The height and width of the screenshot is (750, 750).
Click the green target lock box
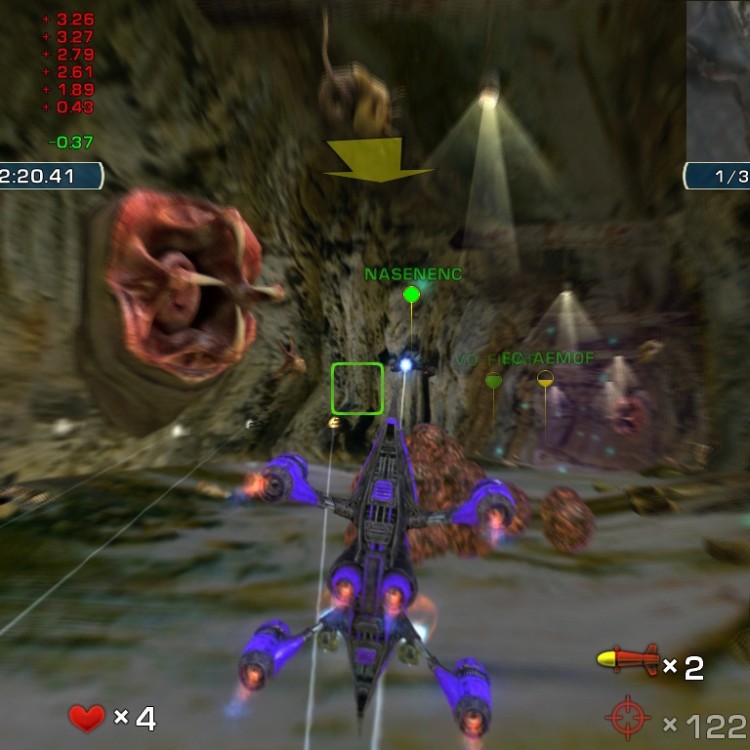pos(357,388)
